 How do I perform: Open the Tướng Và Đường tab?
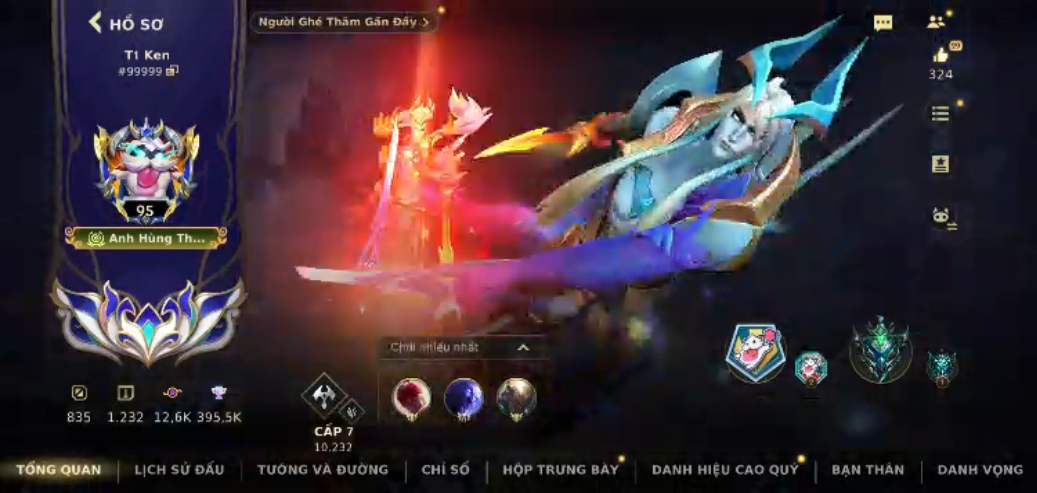(322, 470)
